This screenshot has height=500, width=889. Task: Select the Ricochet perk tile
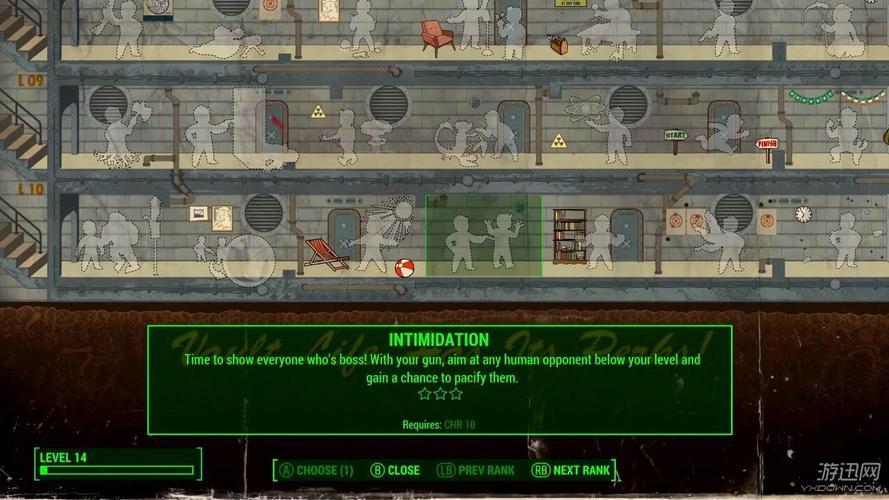click(845, 240)
